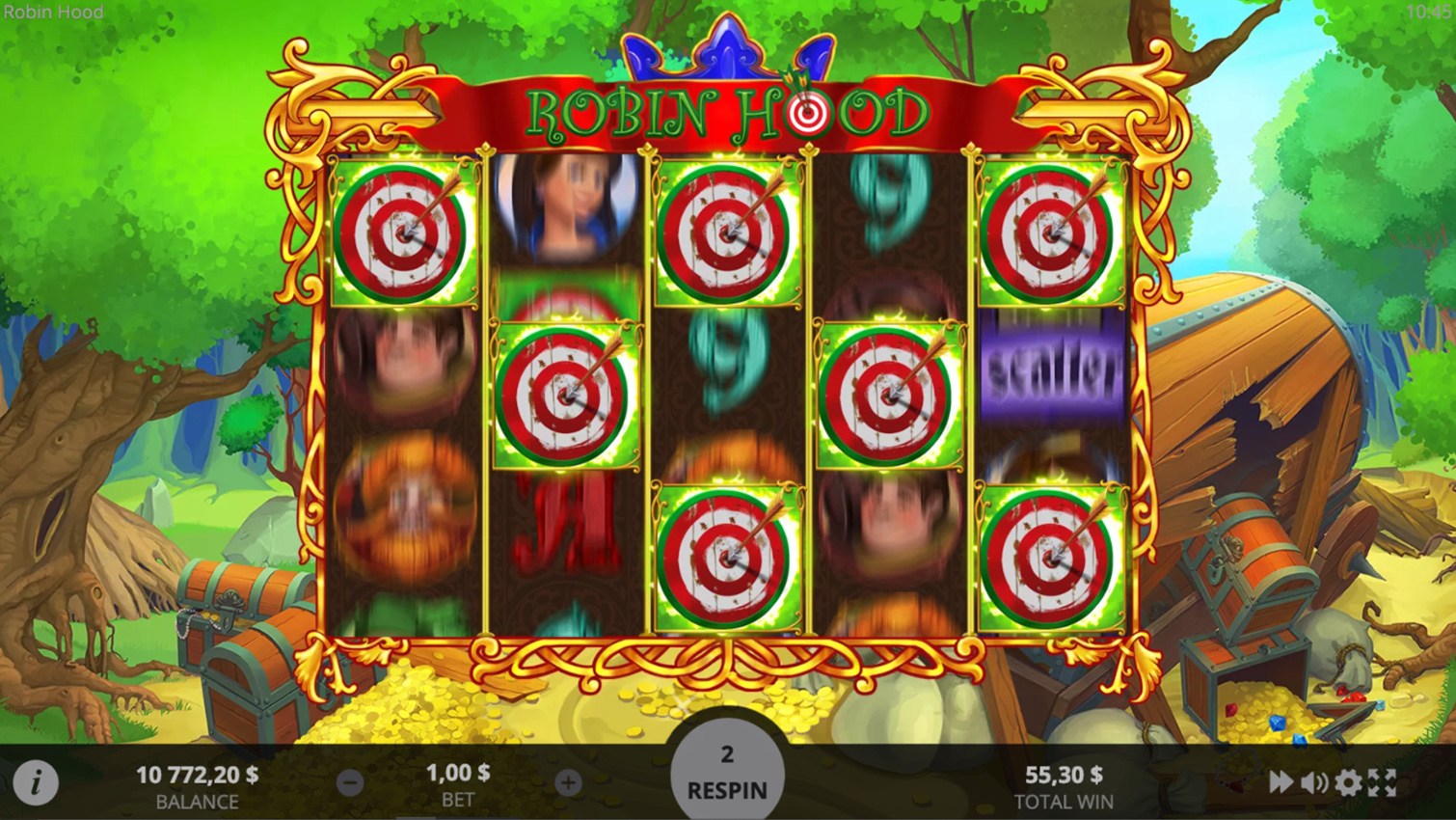
Task: Click the TOTAL WIN display showing 55,30 $
Action: click(1064, 772)
